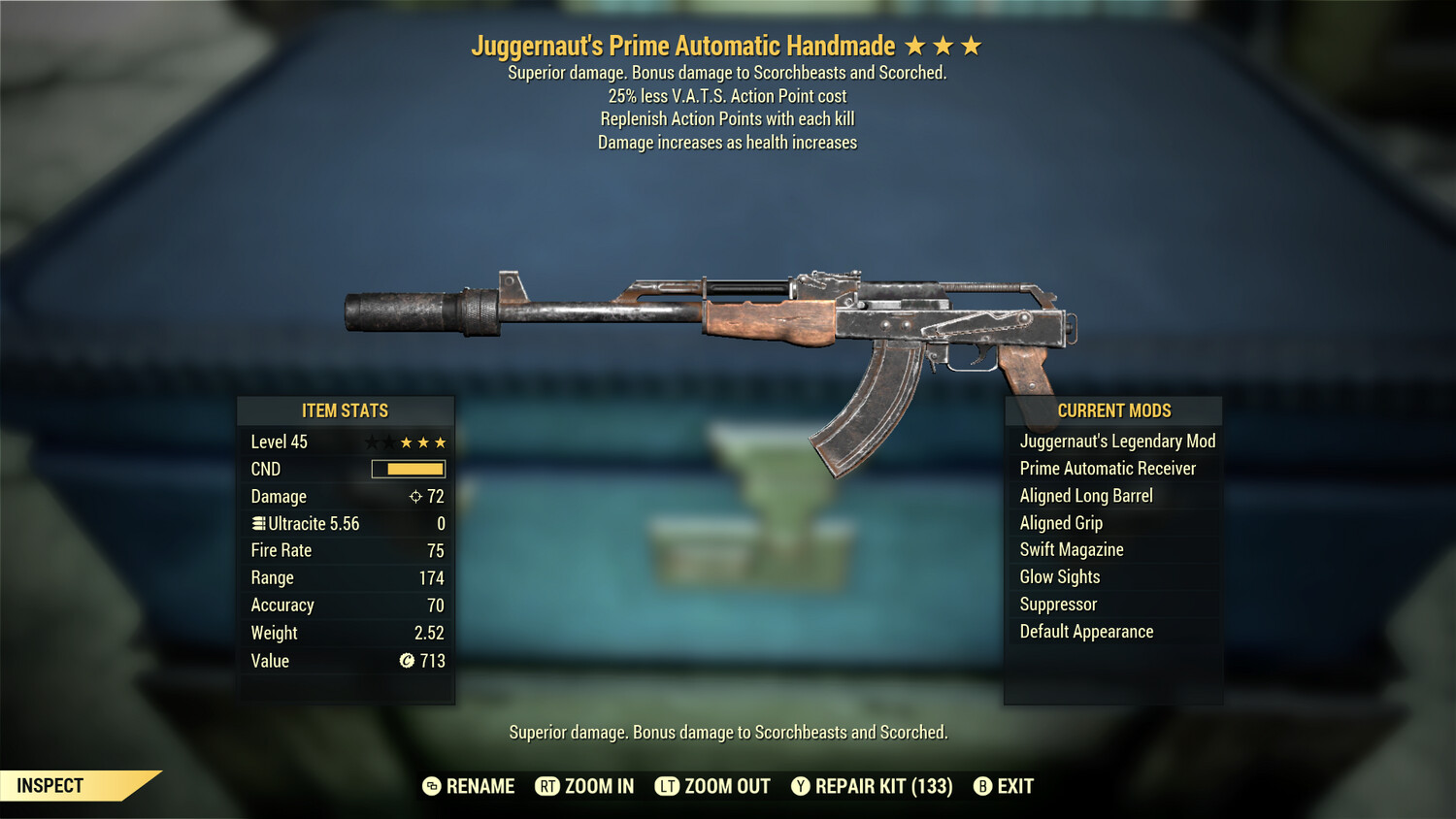
Task: Click the CND condition bar
Action: pyautogui.click(x=407, y=469)
